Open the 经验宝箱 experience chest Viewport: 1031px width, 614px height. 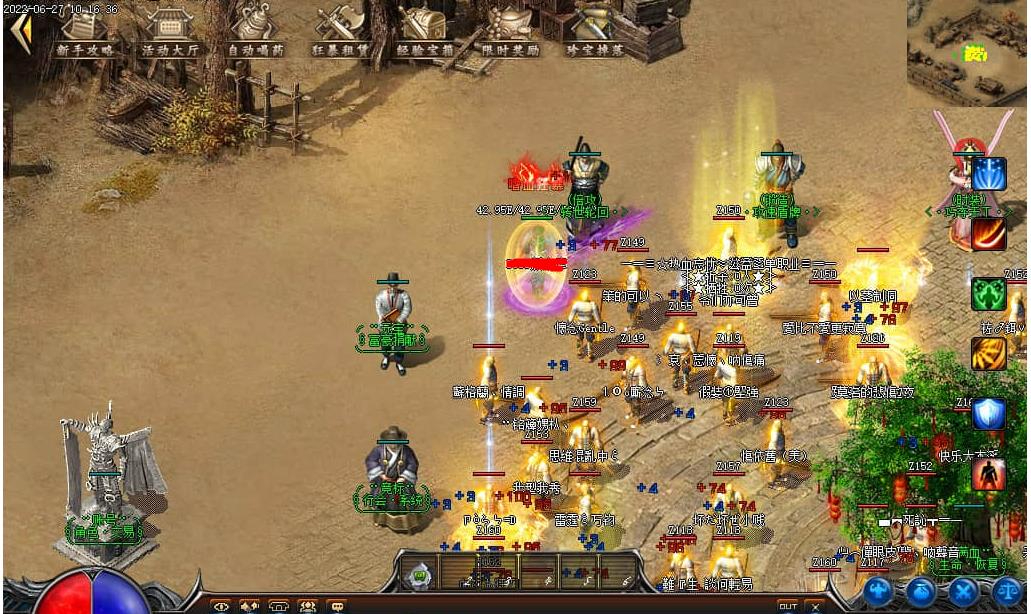pos(423,30)
